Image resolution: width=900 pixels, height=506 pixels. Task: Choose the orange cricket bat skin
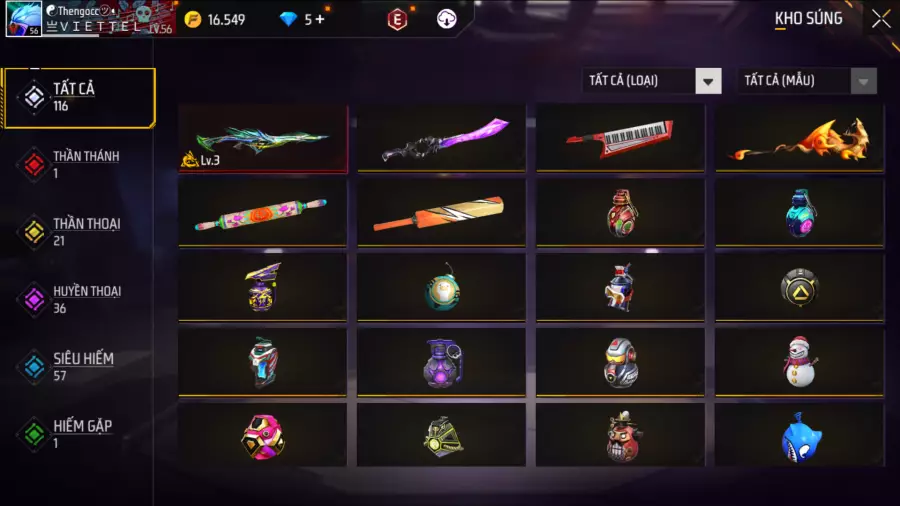point(441,212)
